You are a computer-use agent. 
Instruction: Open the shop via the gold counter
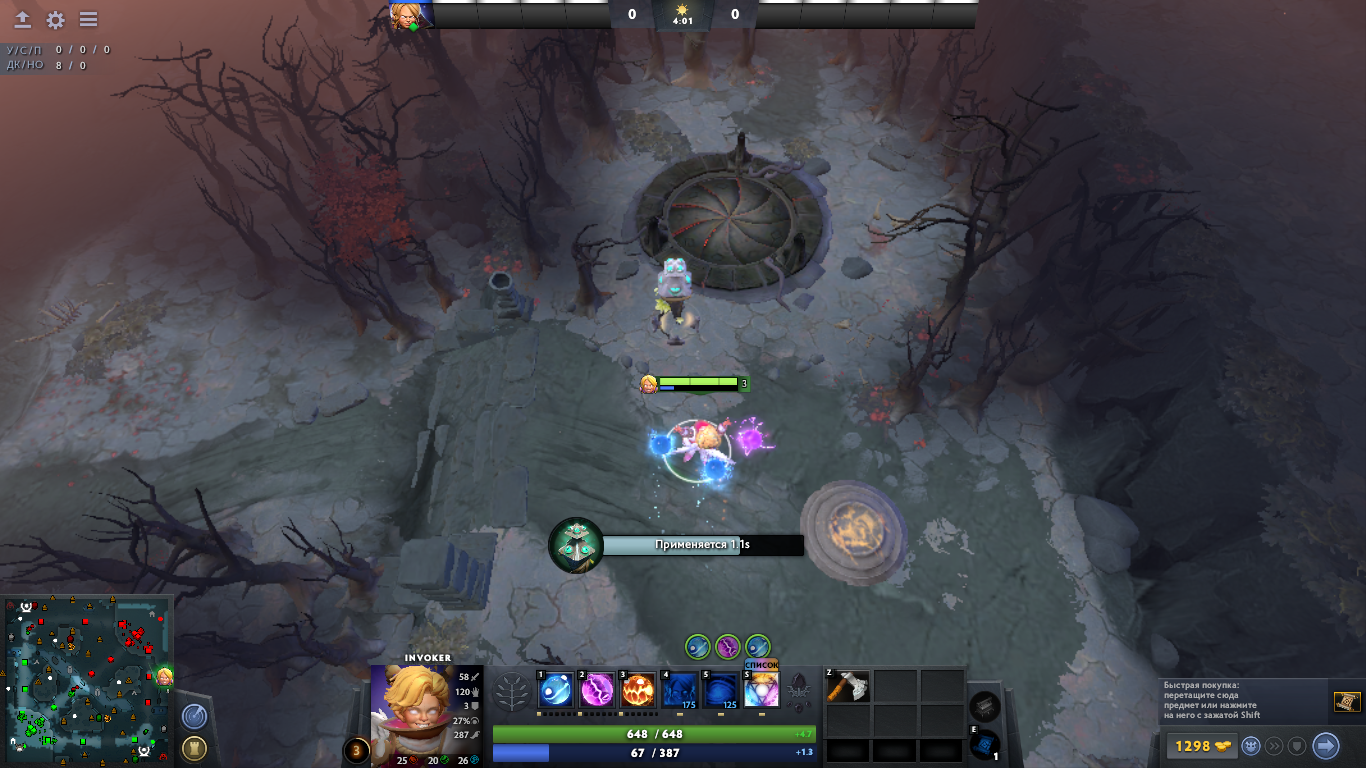pyautogui.click(x=1200, y=746)
